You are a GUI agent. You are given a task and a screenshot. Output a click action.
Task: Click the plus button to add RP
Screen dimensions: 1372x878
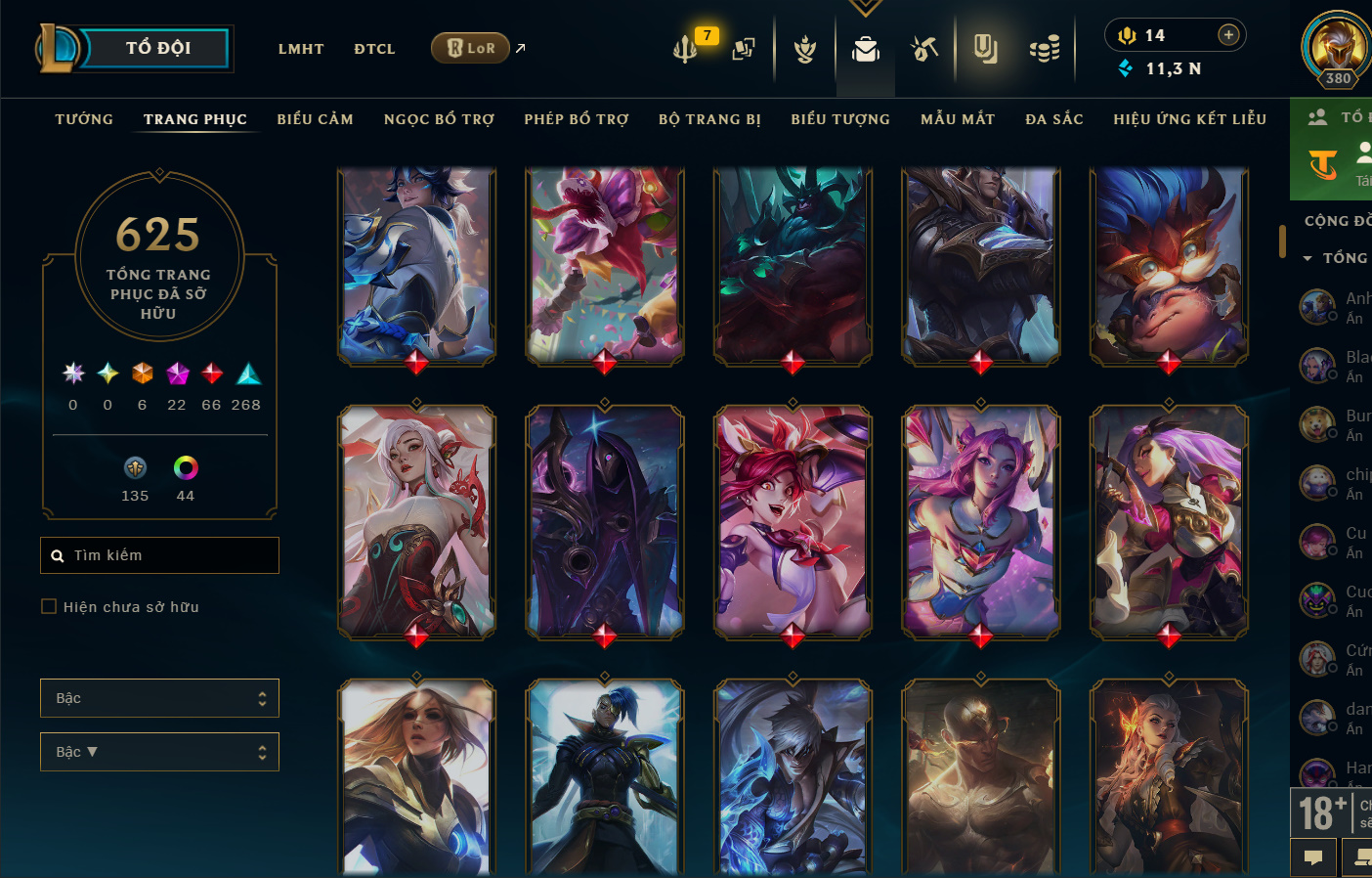tap(1228, 35)
